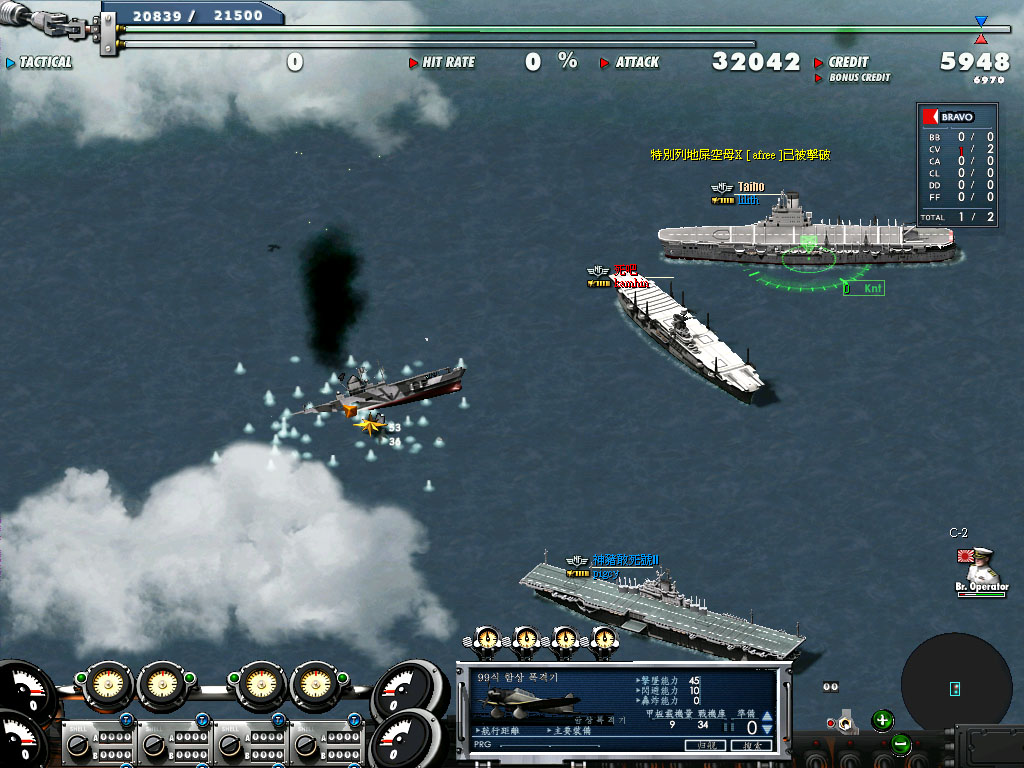Decrease the prepared aircraft count with the down arrow
Screen dimensions: 1024x768
(767, 729)
